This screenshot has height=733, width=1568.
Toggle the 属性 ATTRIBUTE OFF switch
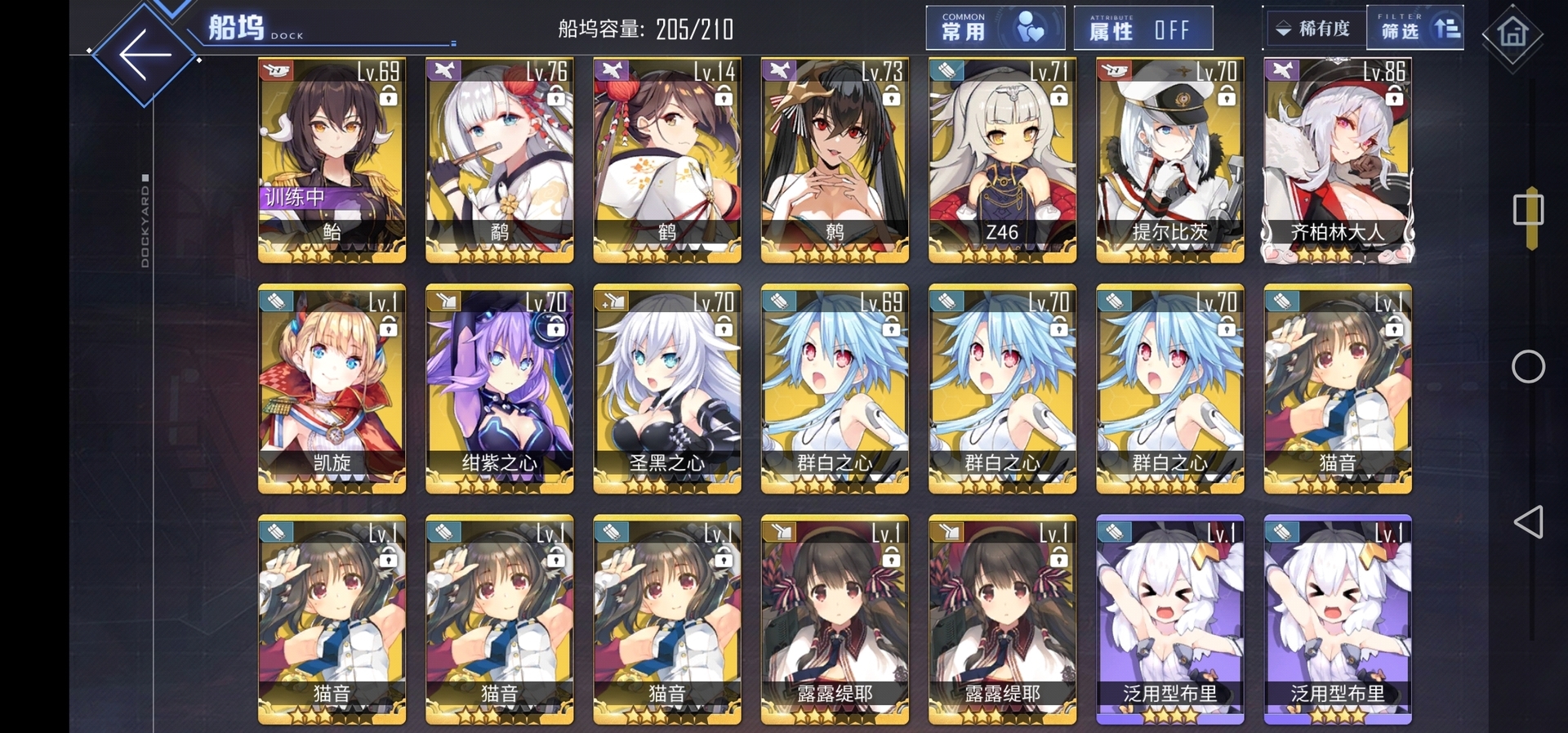click(x=1143, y=27)
